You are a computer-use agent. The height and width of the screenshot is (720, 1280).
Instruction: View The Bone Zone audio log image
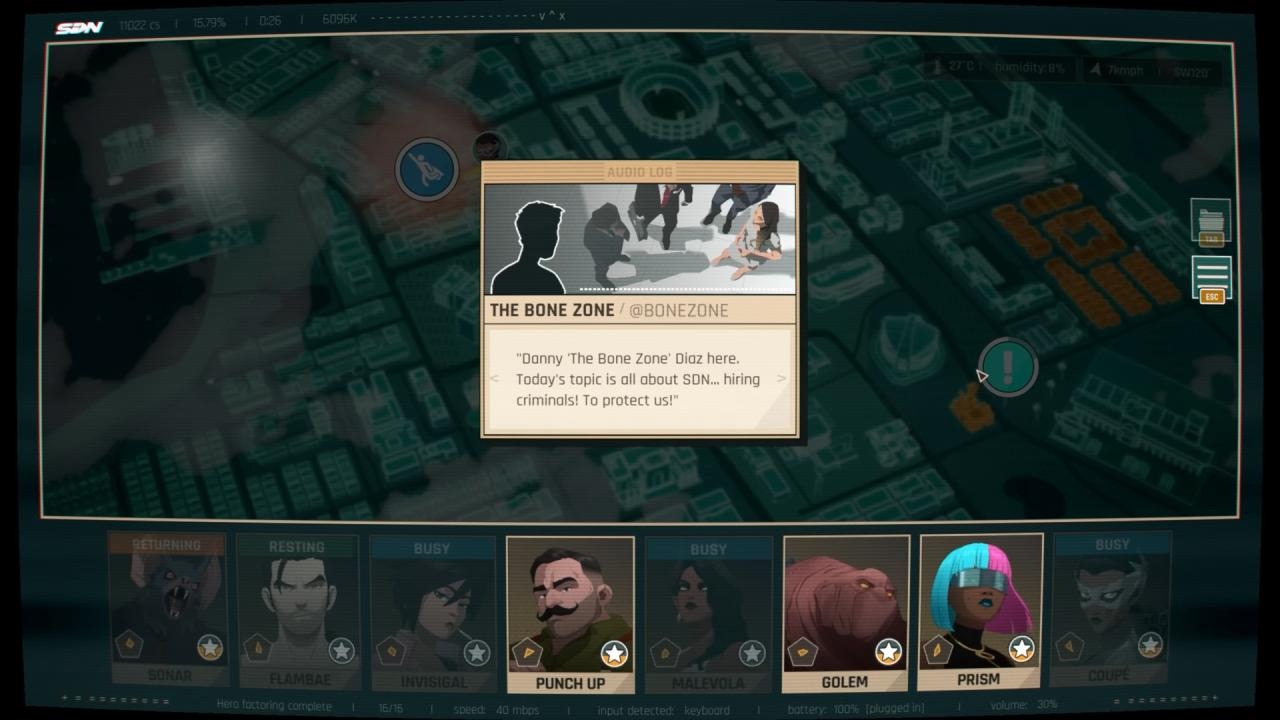[x=640, y=239]
